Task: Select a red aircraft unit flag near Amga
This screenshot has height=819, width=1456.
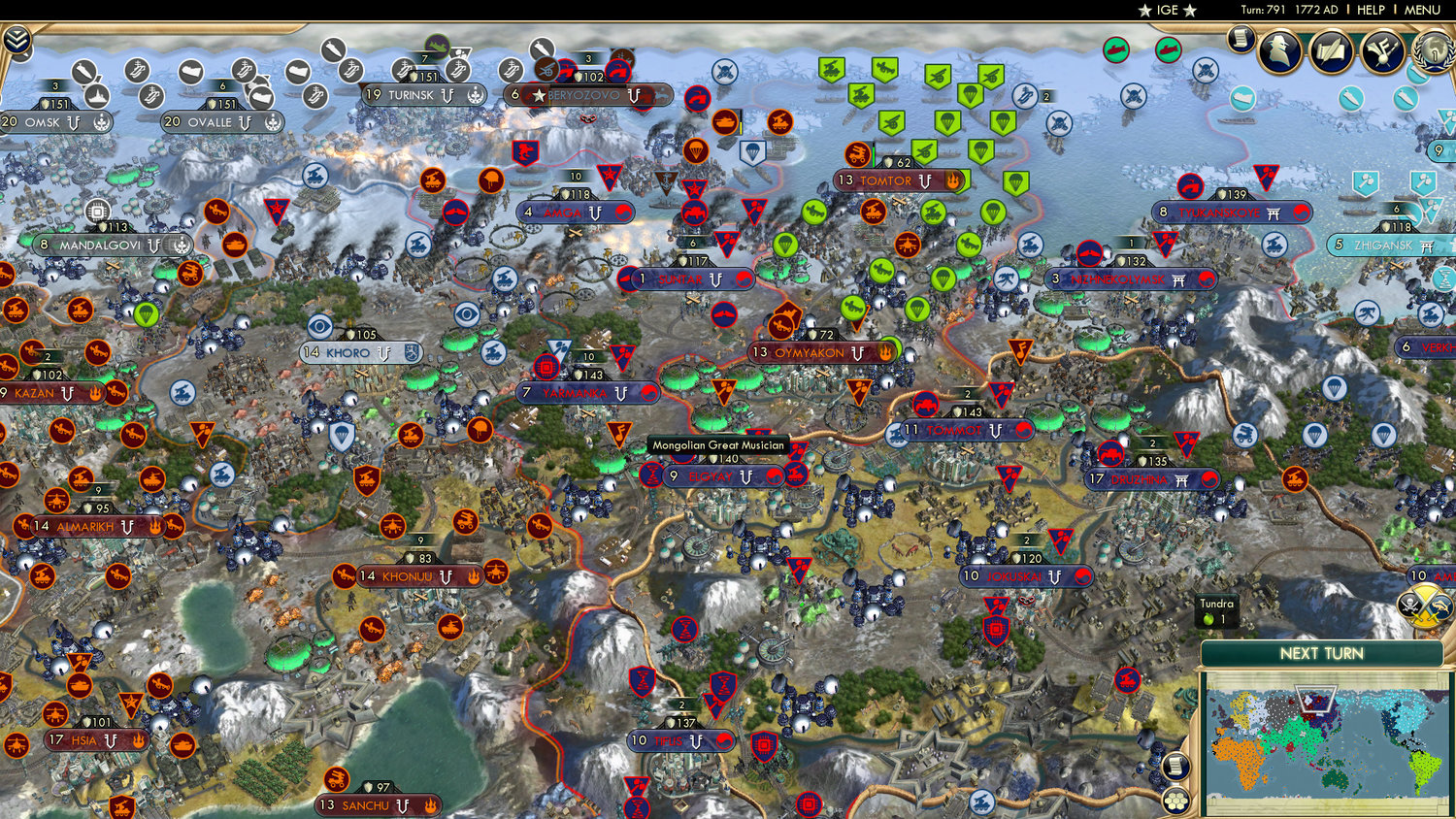Action: point(454,212)
